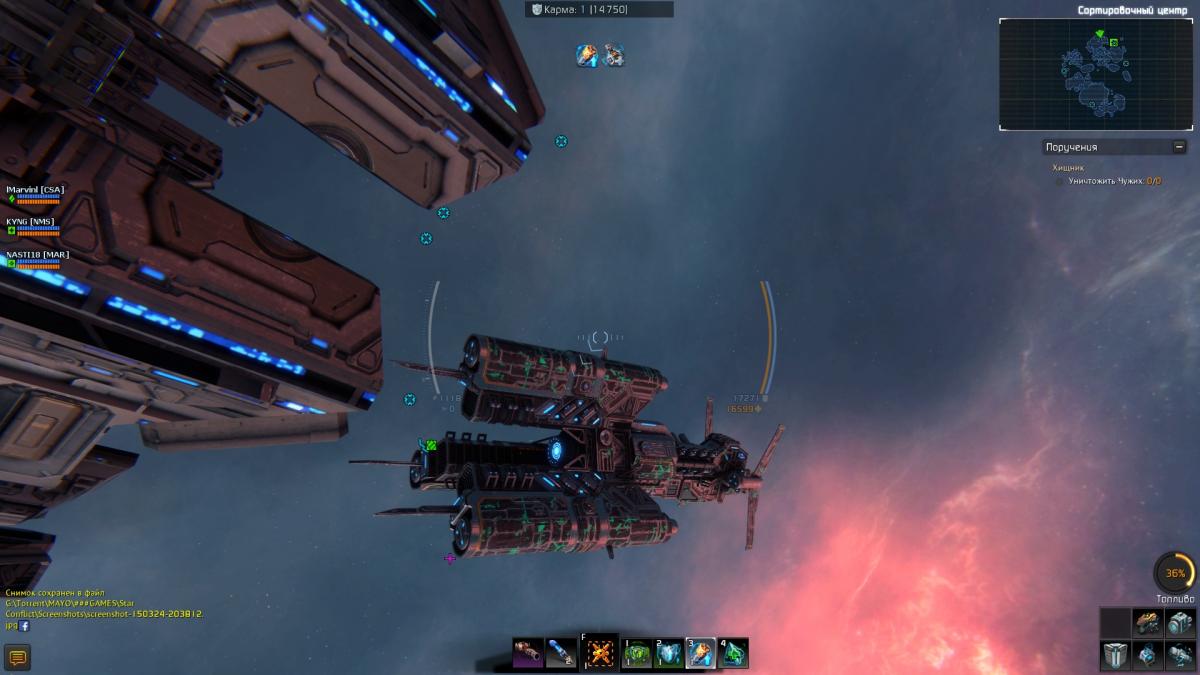The width and height of the screenshot is (1200, 675).
Task: Select the blue missile weapon slot
Action: click(561, 654)
